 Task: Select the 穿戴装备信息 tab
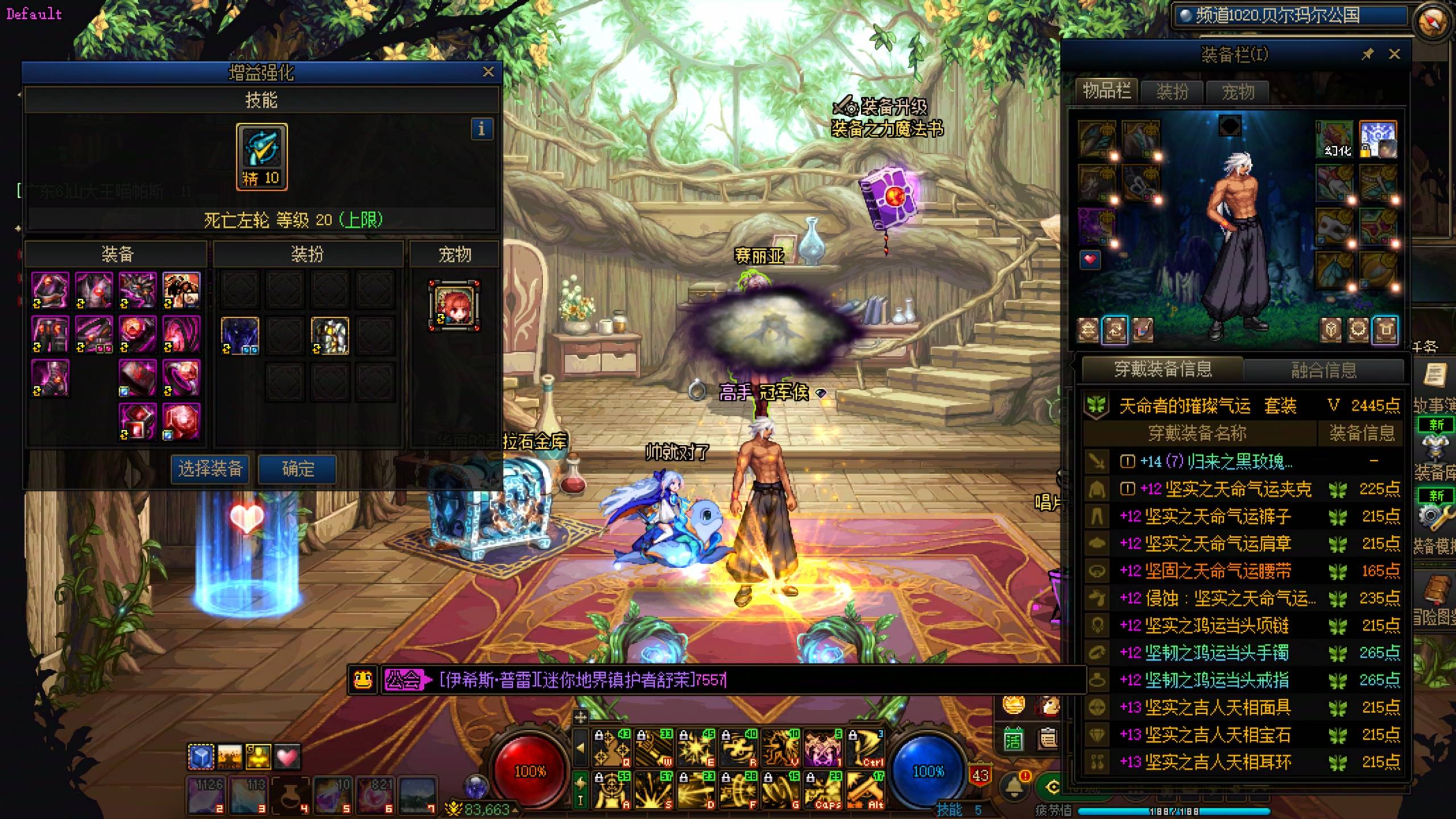[1163, 370]
